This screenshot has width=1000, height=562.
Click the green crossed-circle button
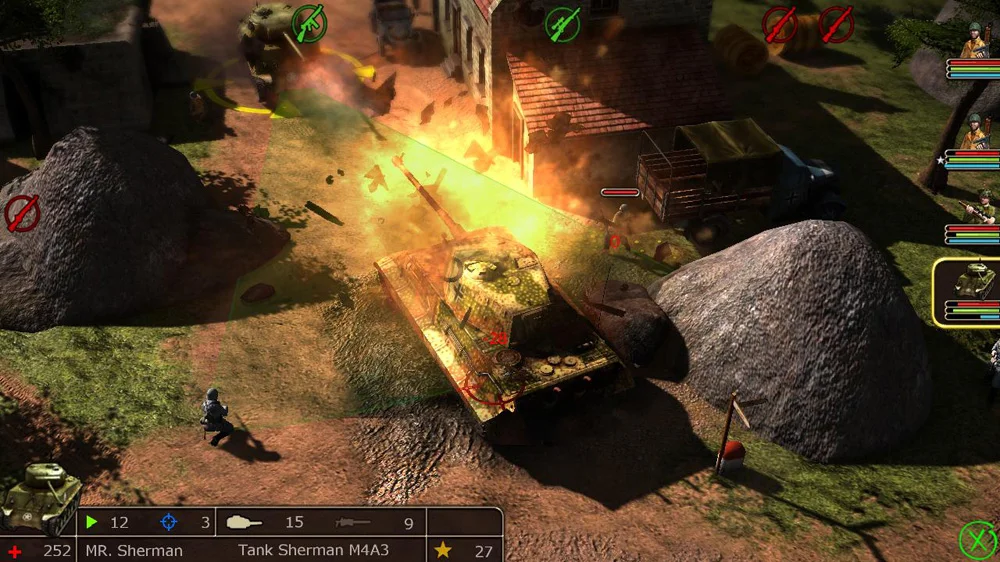pyautogui.click(x=977, y=540)
